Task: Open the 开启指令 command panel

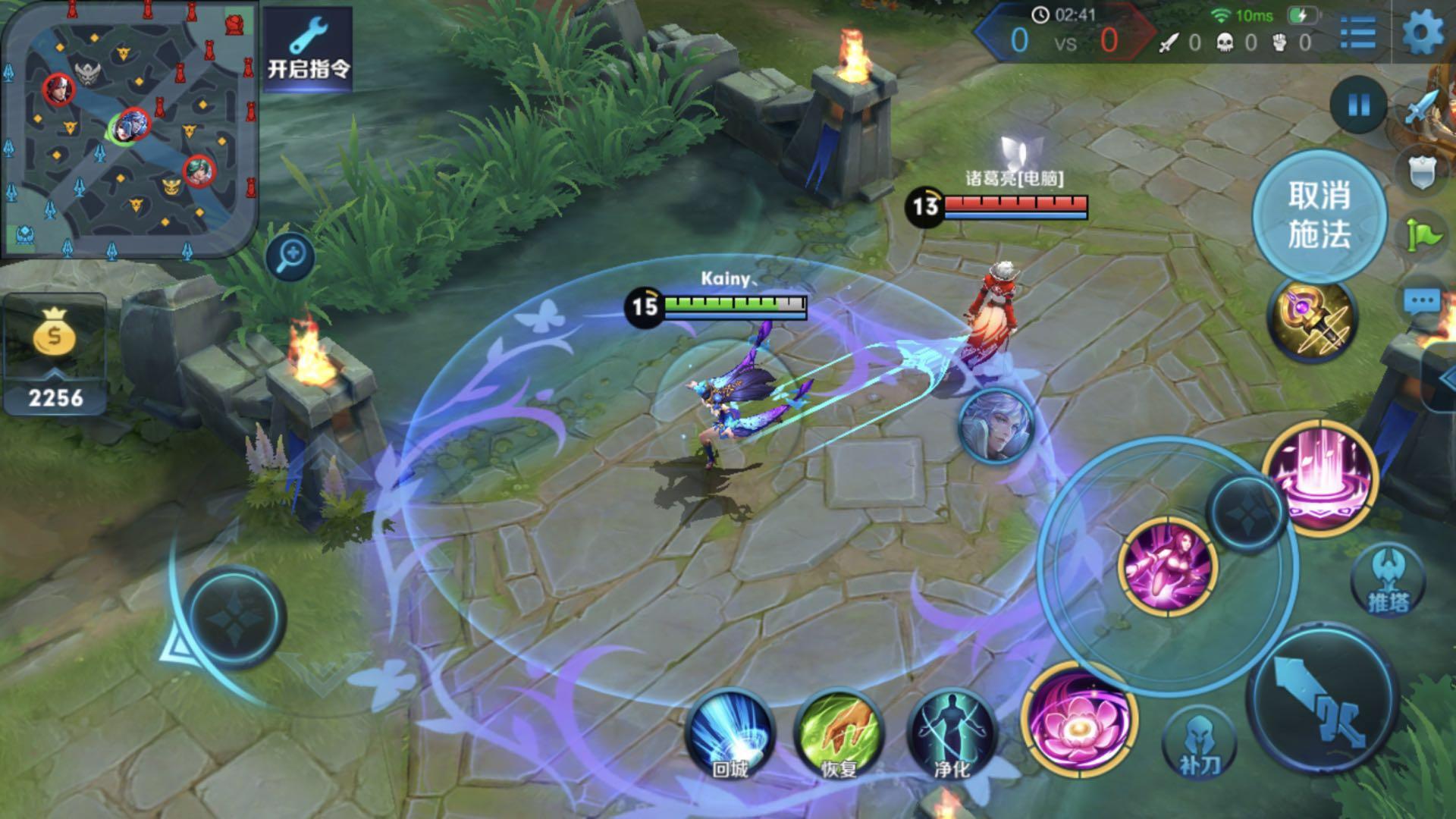Action: point(308,49)
